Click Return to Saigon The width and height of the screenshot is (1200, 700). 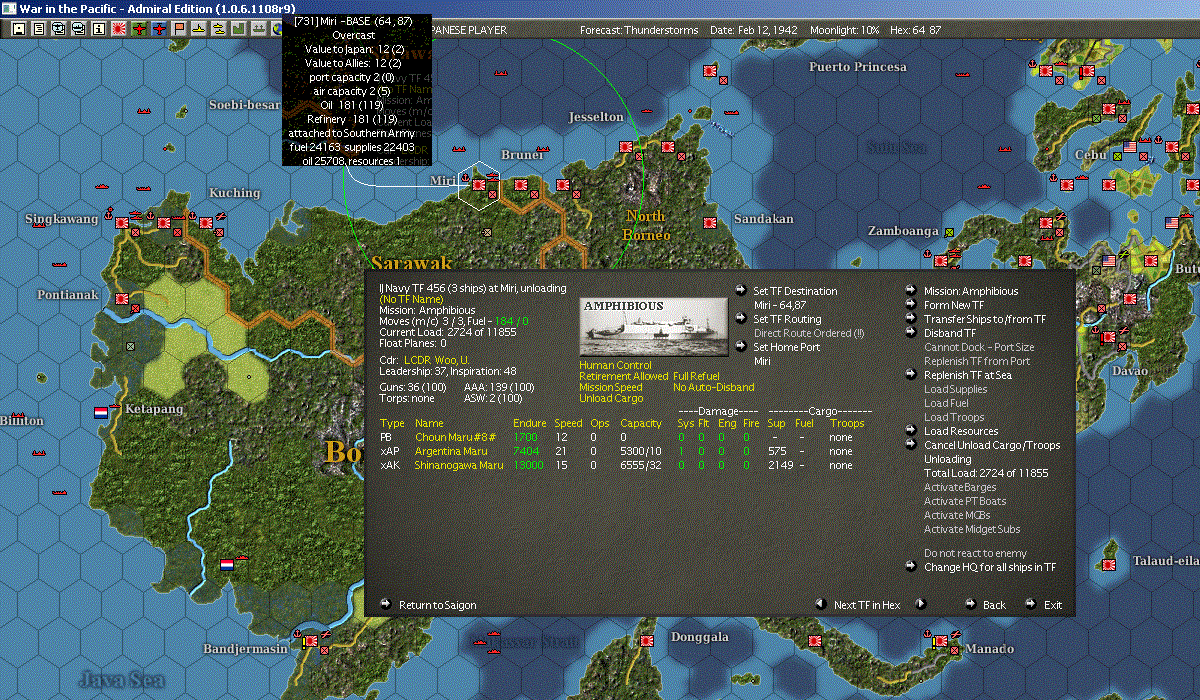437,605
